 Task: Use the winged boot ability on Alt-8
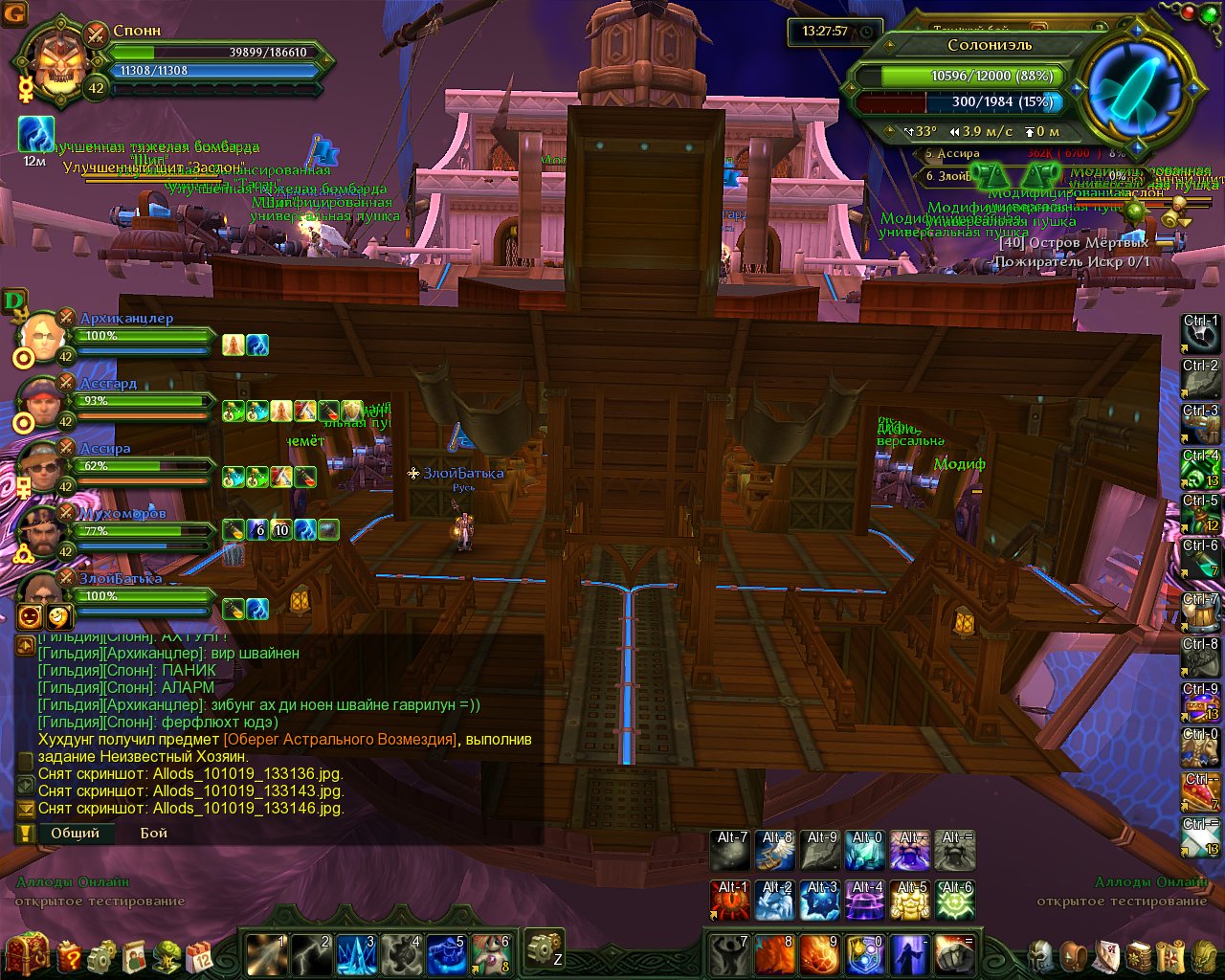775,850
